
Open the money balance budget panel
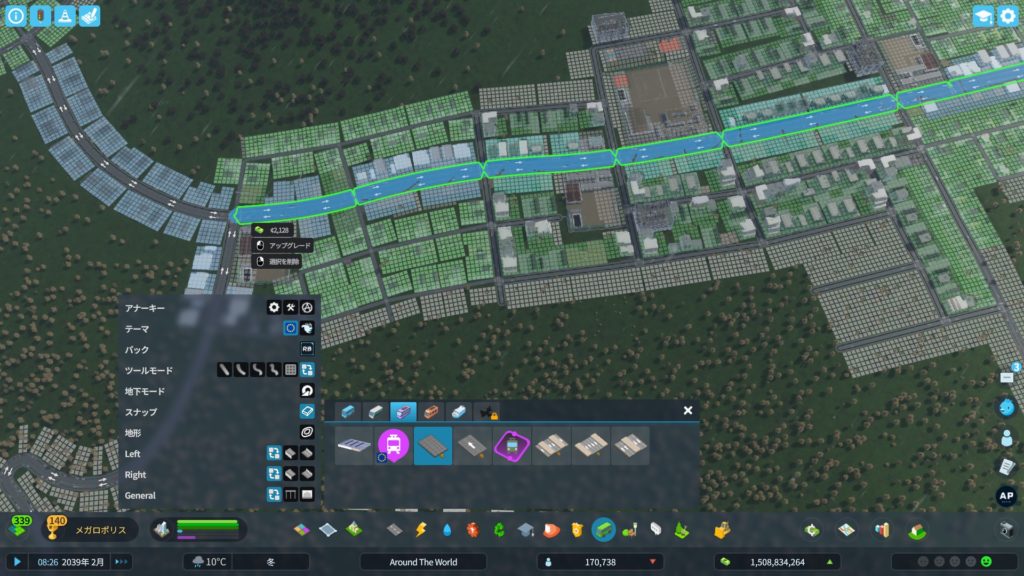click(x=775, y=562)
